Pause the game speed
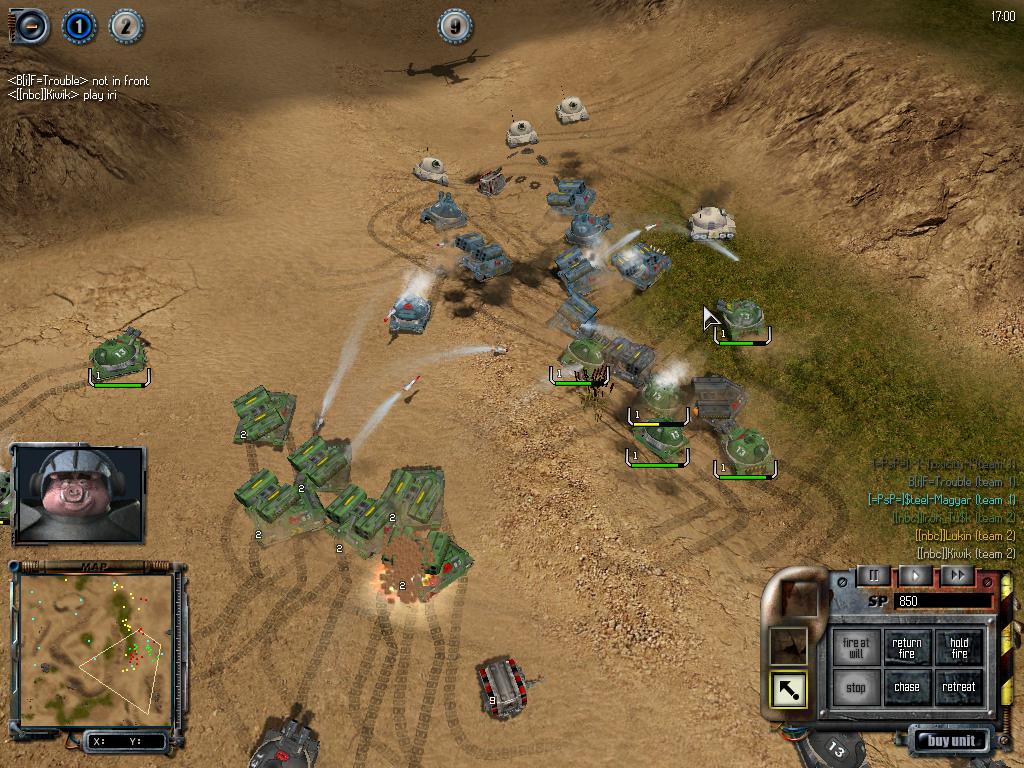 coord(872,575)
